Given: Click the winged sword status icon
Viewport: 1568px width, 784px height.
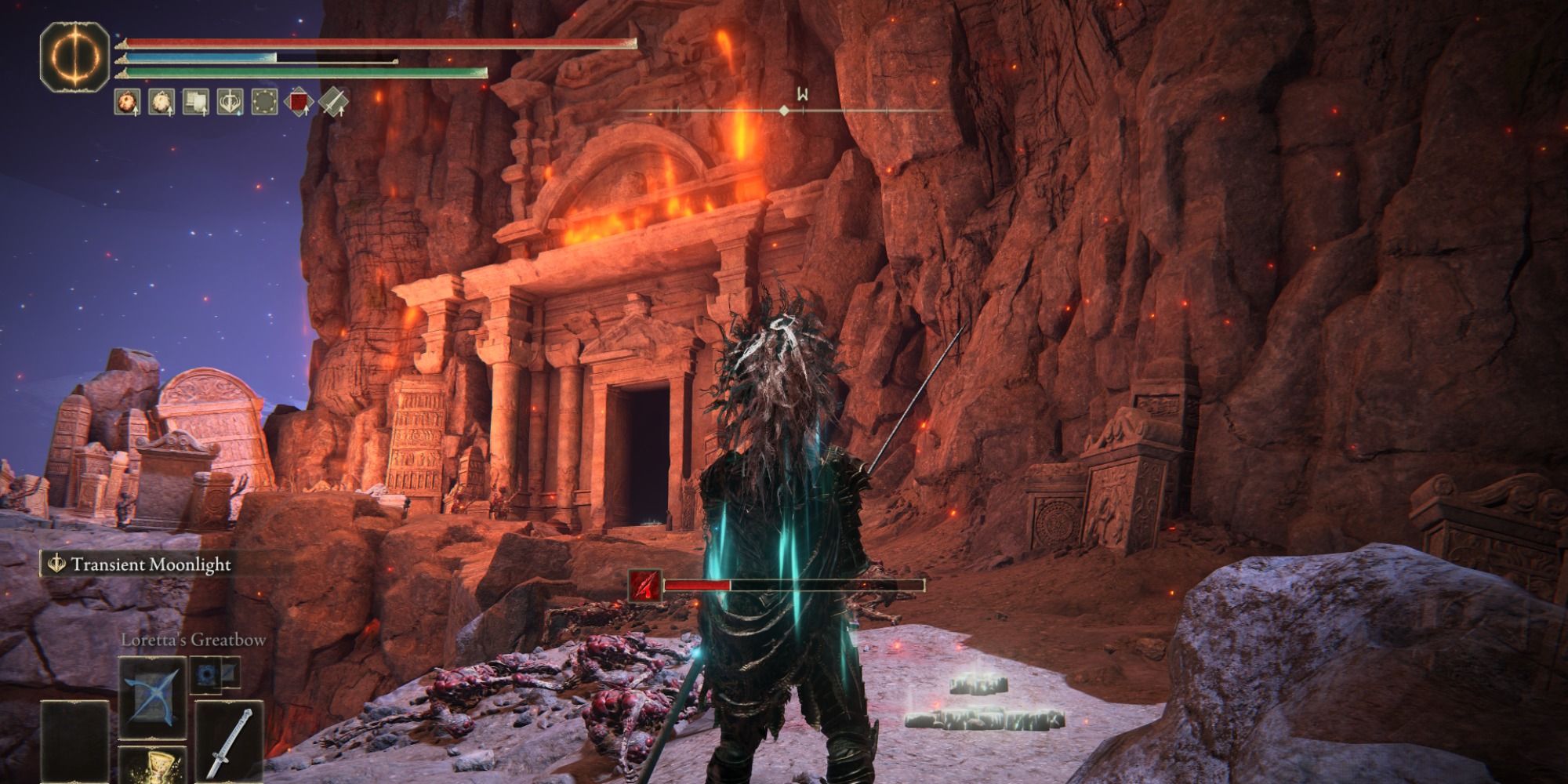Looking at the screenshot, I should [x=229, y=102].
